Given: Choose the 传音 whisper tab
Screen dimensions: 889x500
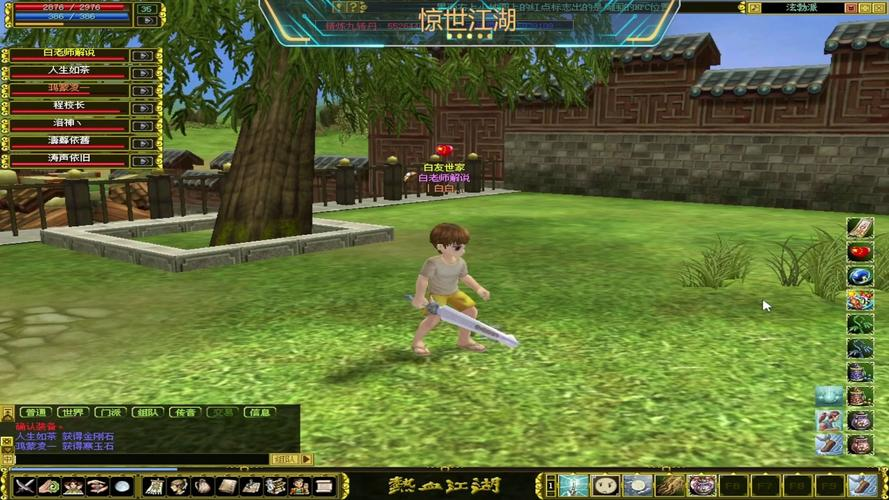Looking at the screenshot, I should (x=184, y=412).
